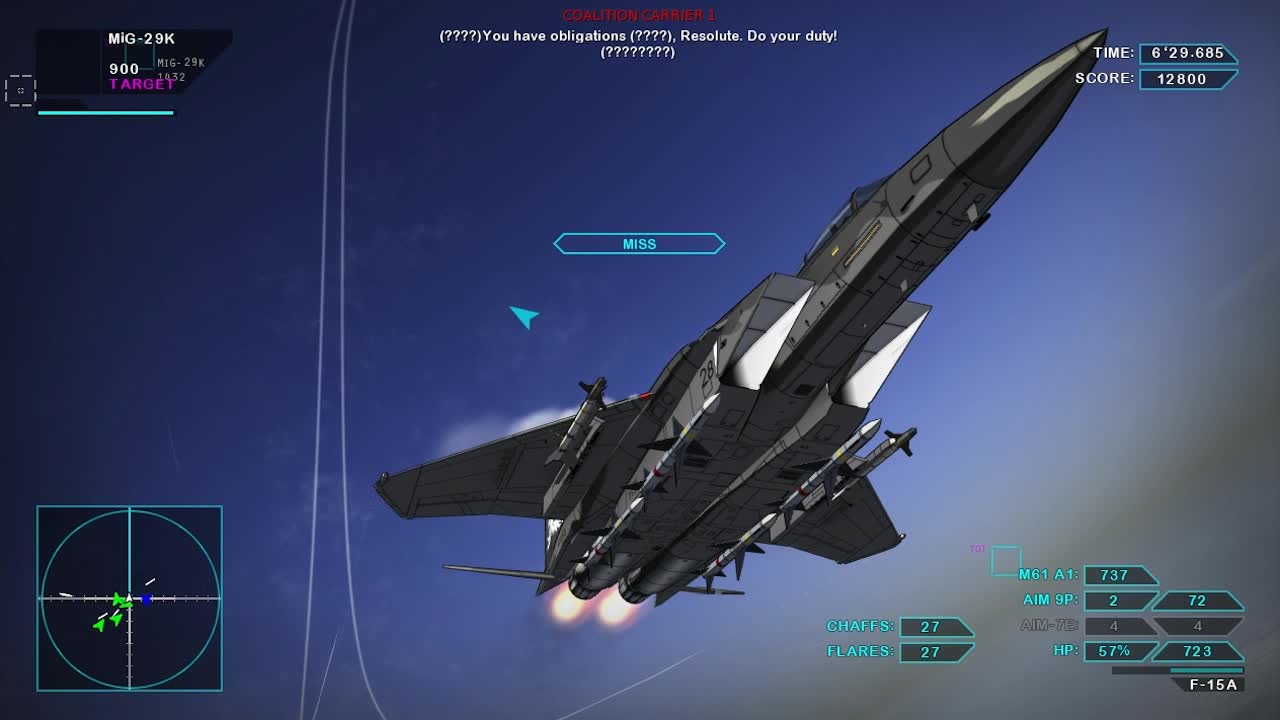This screenshot has width=1280, height=720.
Task: Select the MISS indicator banner
Action: [x=639, y=243]
